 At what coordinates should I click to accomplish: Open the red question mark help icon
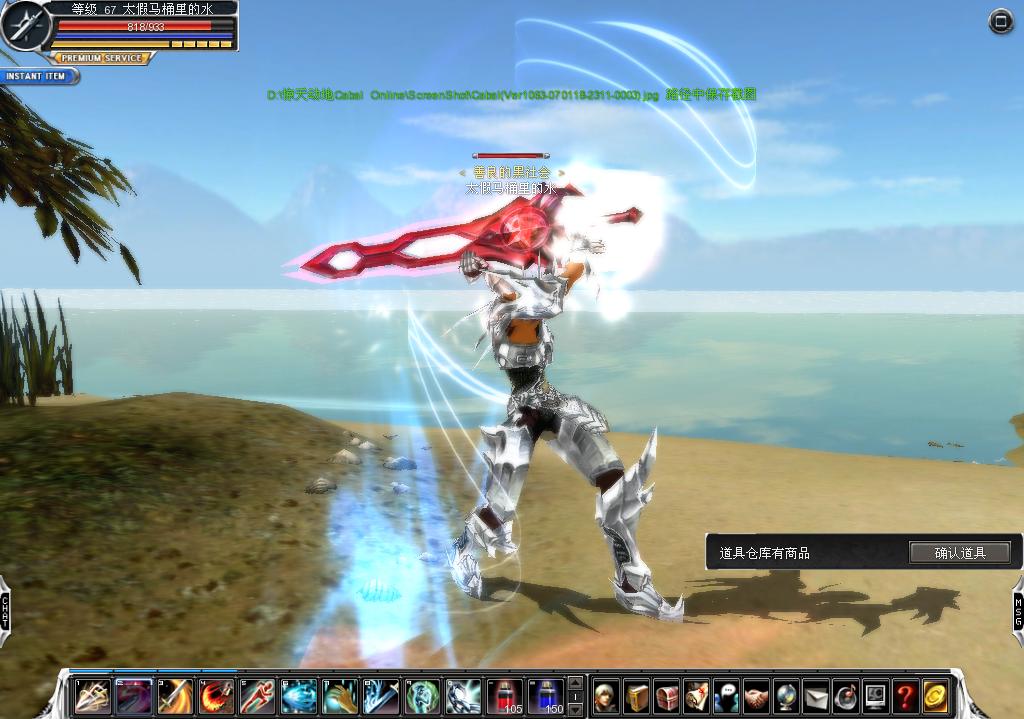[x=905, y=696]
